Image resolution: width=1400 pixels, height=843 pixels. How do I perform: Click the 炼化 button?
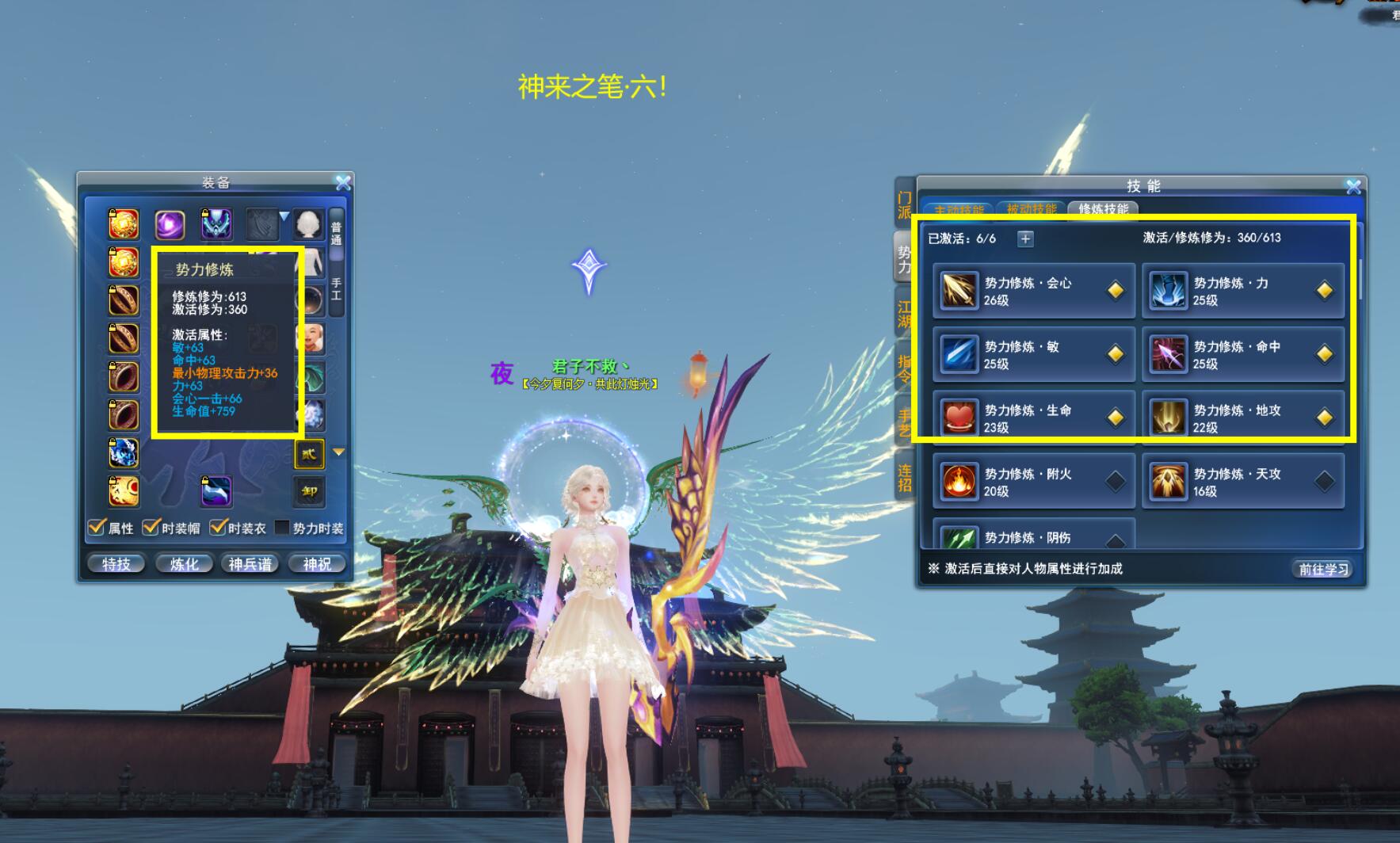(x=184, y=563)
